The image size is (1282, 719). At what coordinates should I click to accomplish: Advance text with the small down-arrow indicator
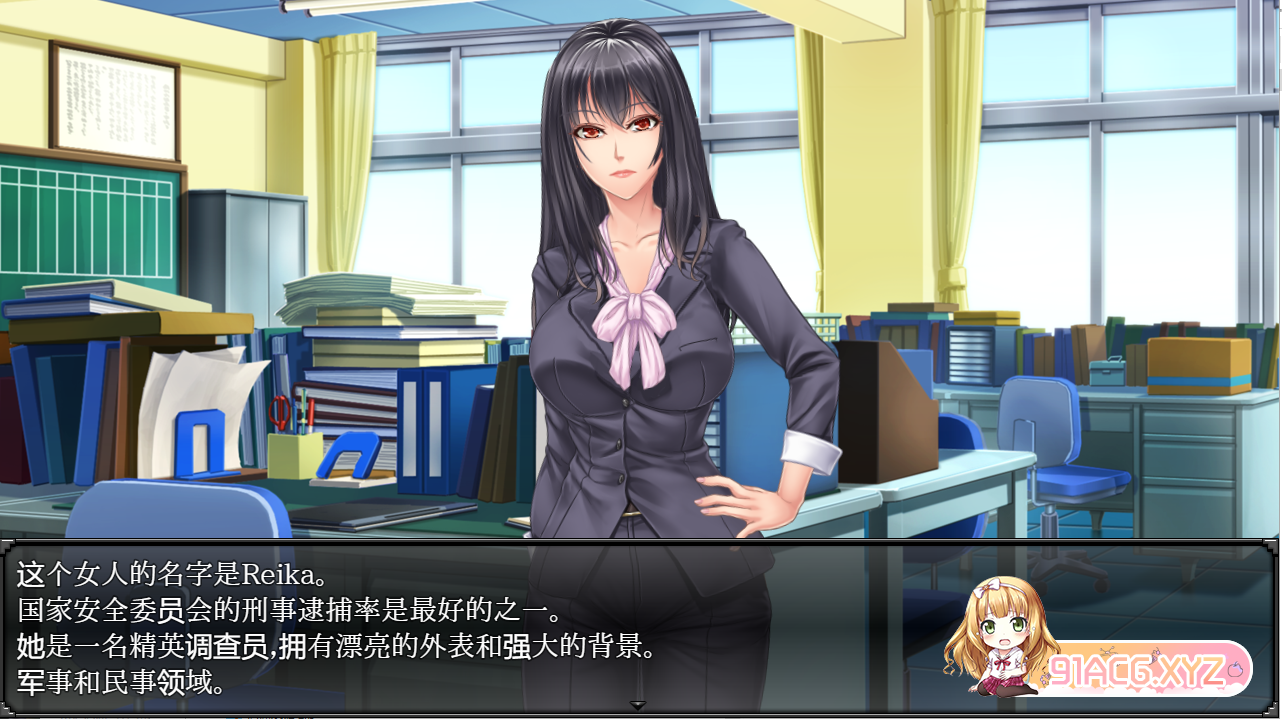(638, 706)
